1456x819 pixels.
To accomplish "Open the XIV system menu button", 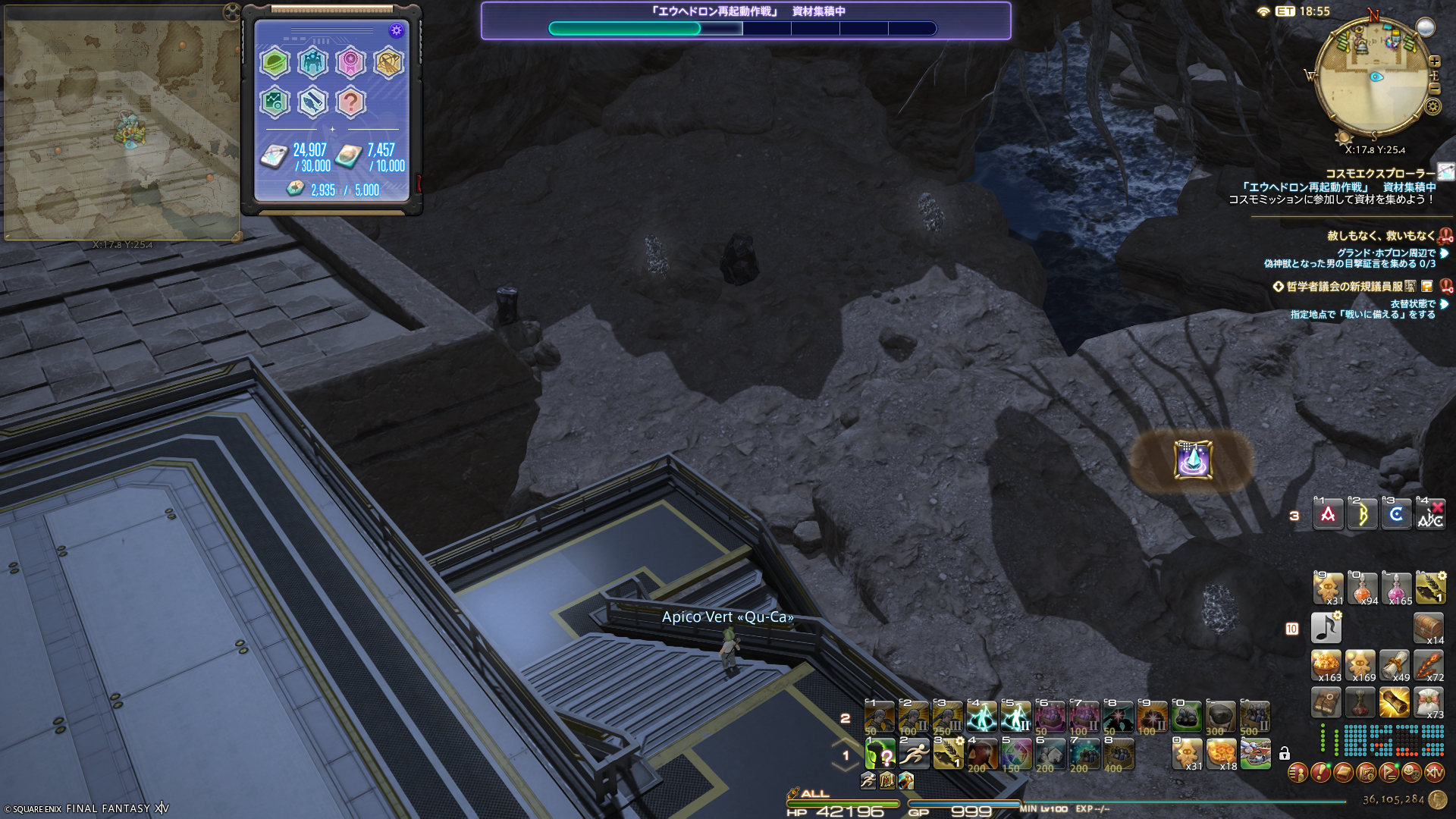I will click(1434, 773).
